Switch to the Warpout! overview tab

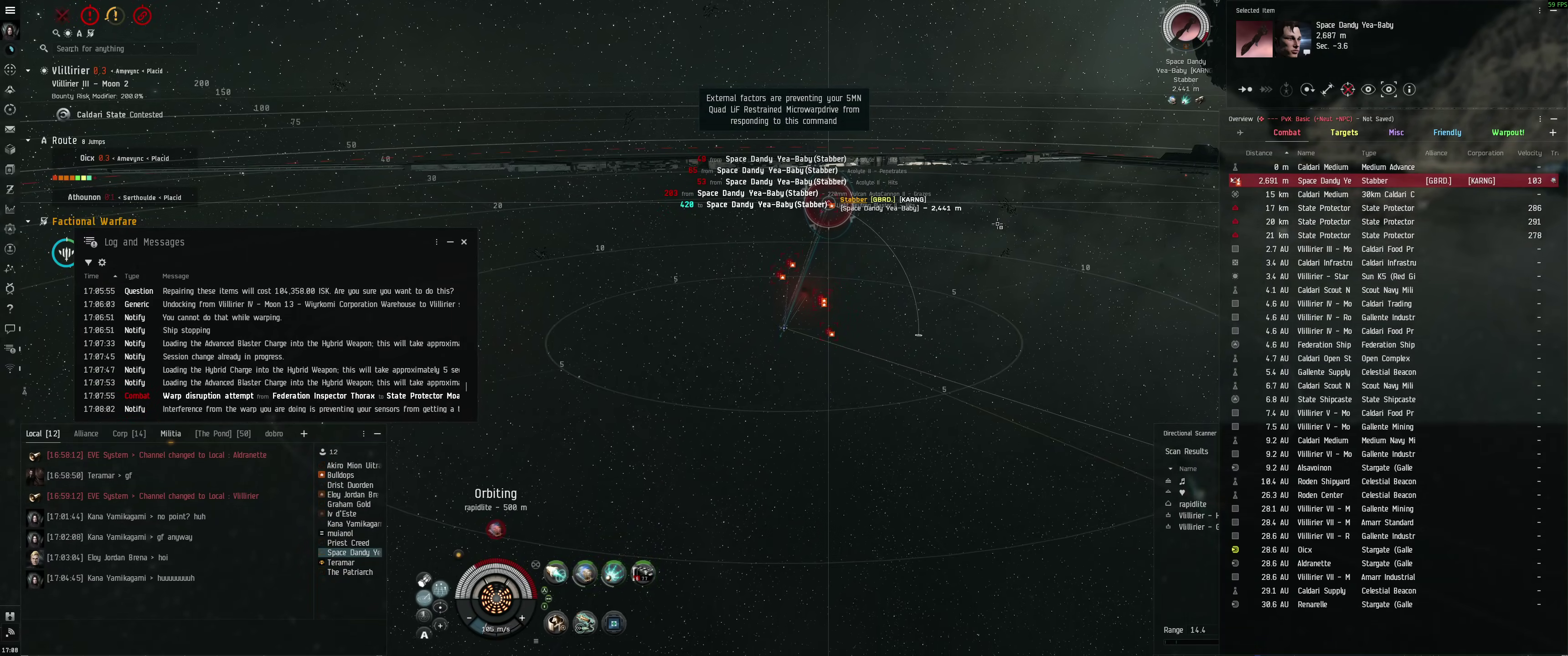pyautogui.click(x=1508, y=133)
